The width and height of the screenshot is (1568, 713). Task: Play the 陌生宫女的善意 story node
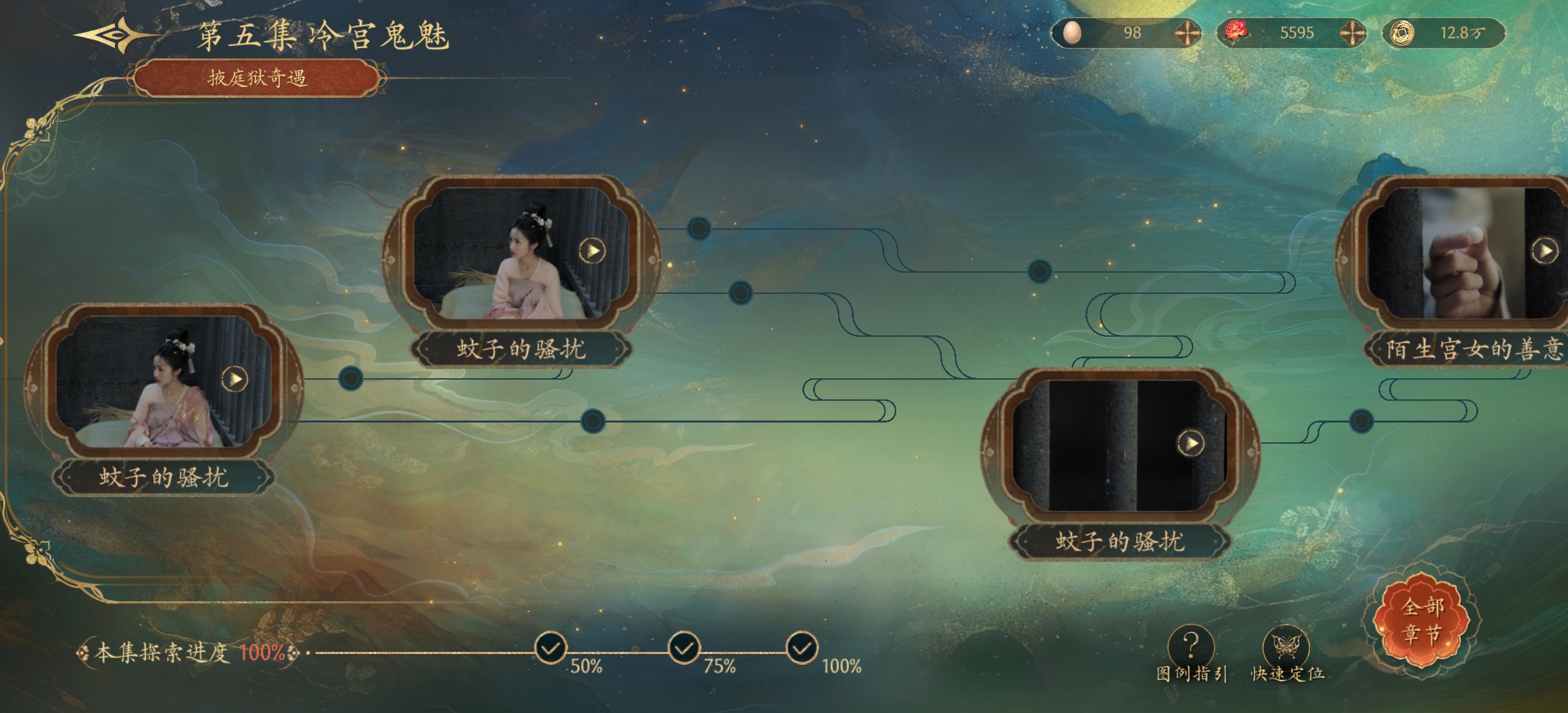click(x=1544, y=251)
